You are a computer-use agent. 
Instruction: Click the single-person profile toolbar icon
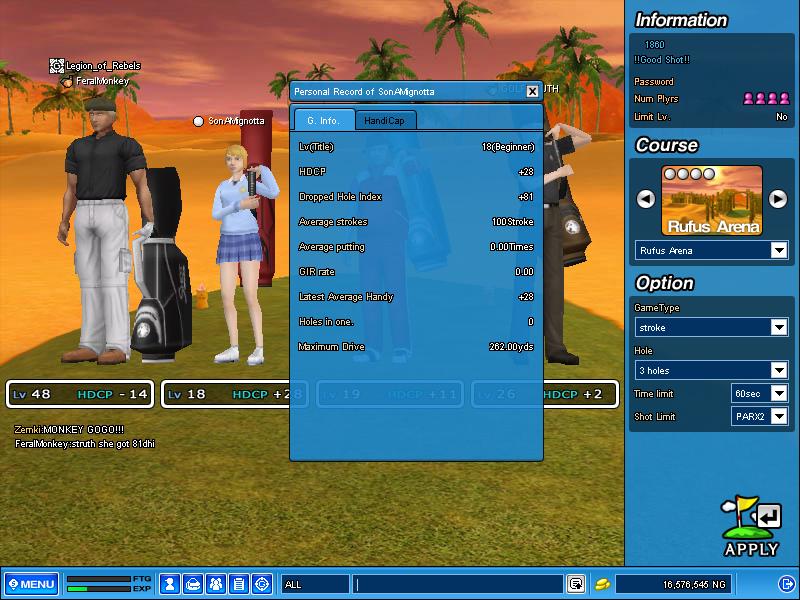pyautogui.click(x=171, y=584)
